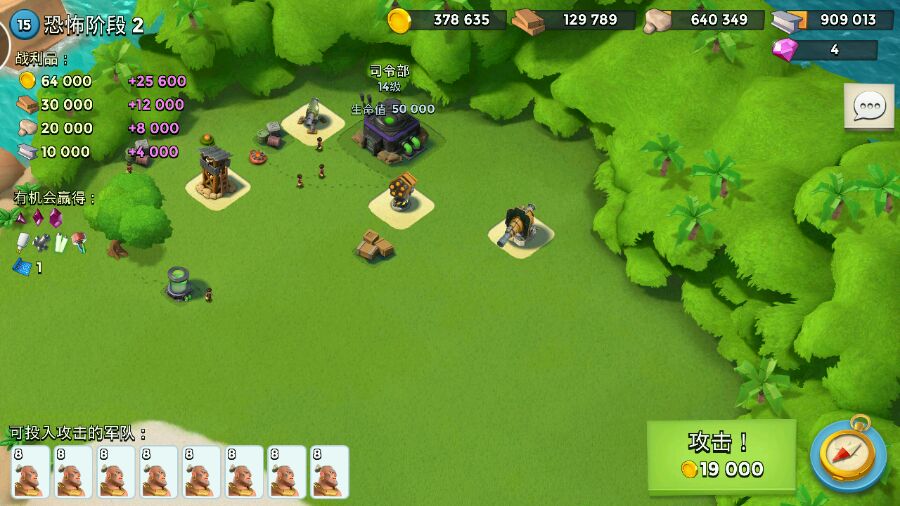Start the attack for 19 000 gold
This screenshot has width=900, height=506.
click(x=721, y=455)
